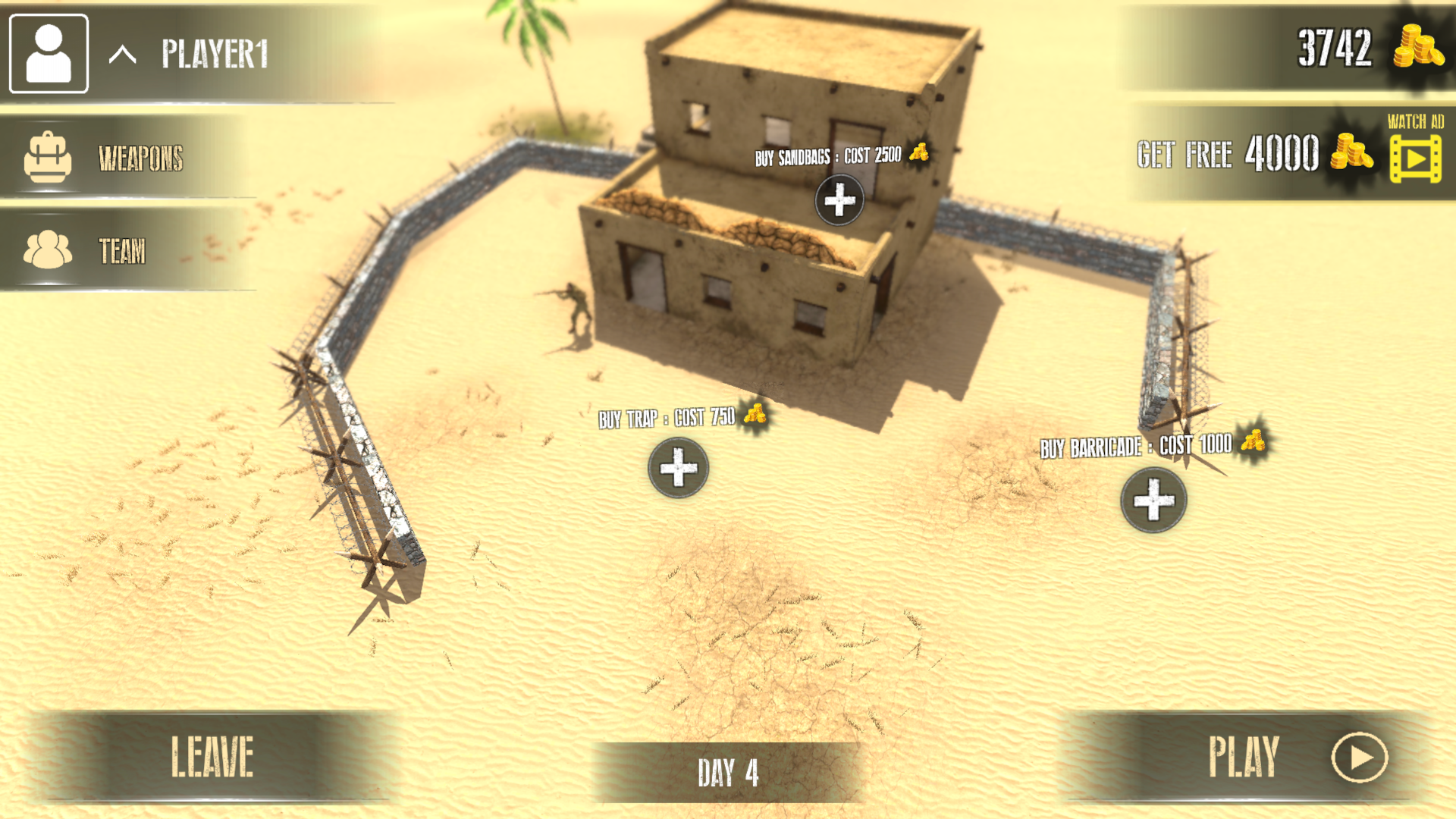Collapse the Player1 panel using the chevron

tap(121, 55)
